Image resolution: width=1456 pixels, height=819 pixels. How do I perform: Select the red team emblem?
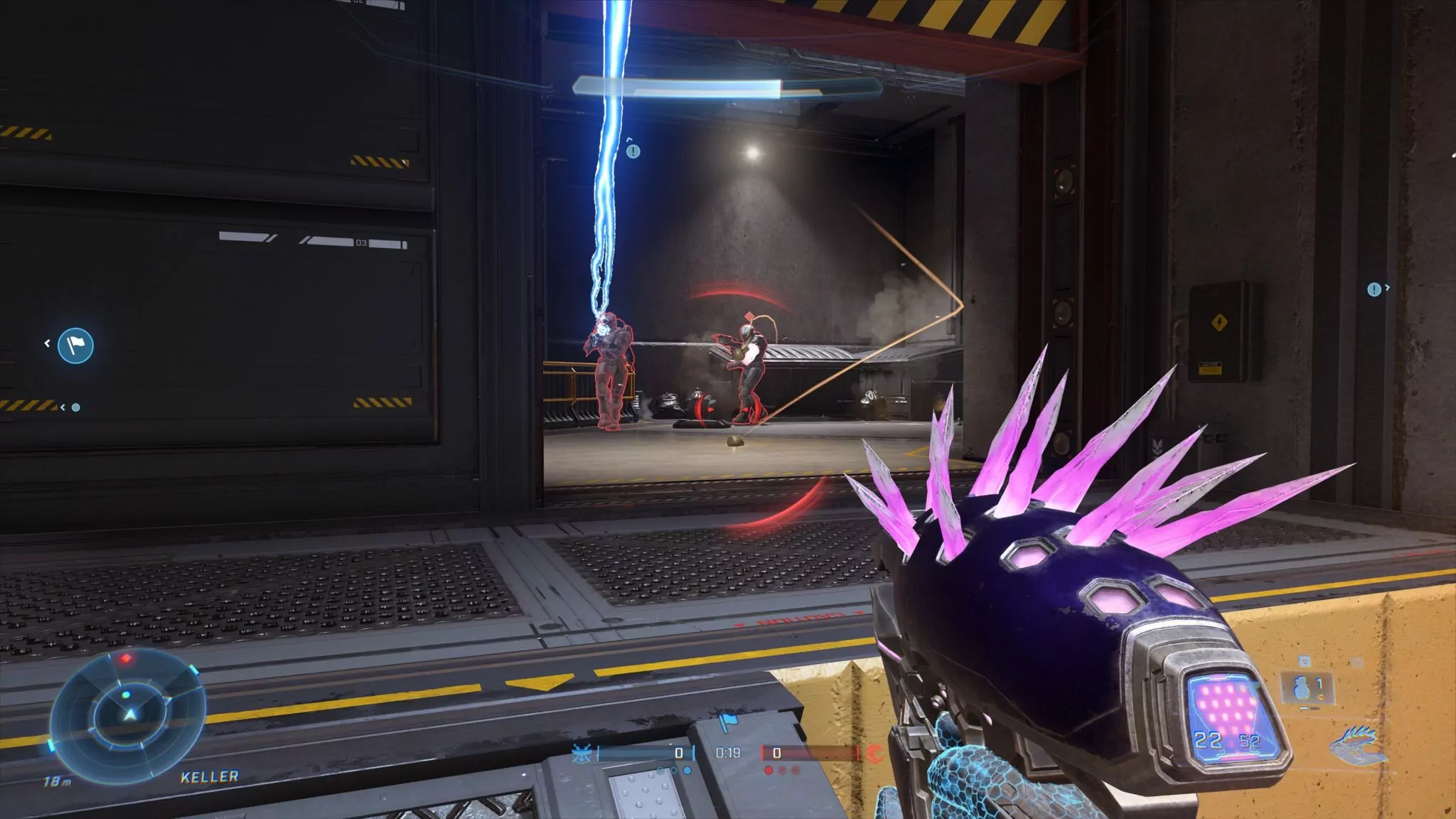pyautogui.click(x=874, y=754)
